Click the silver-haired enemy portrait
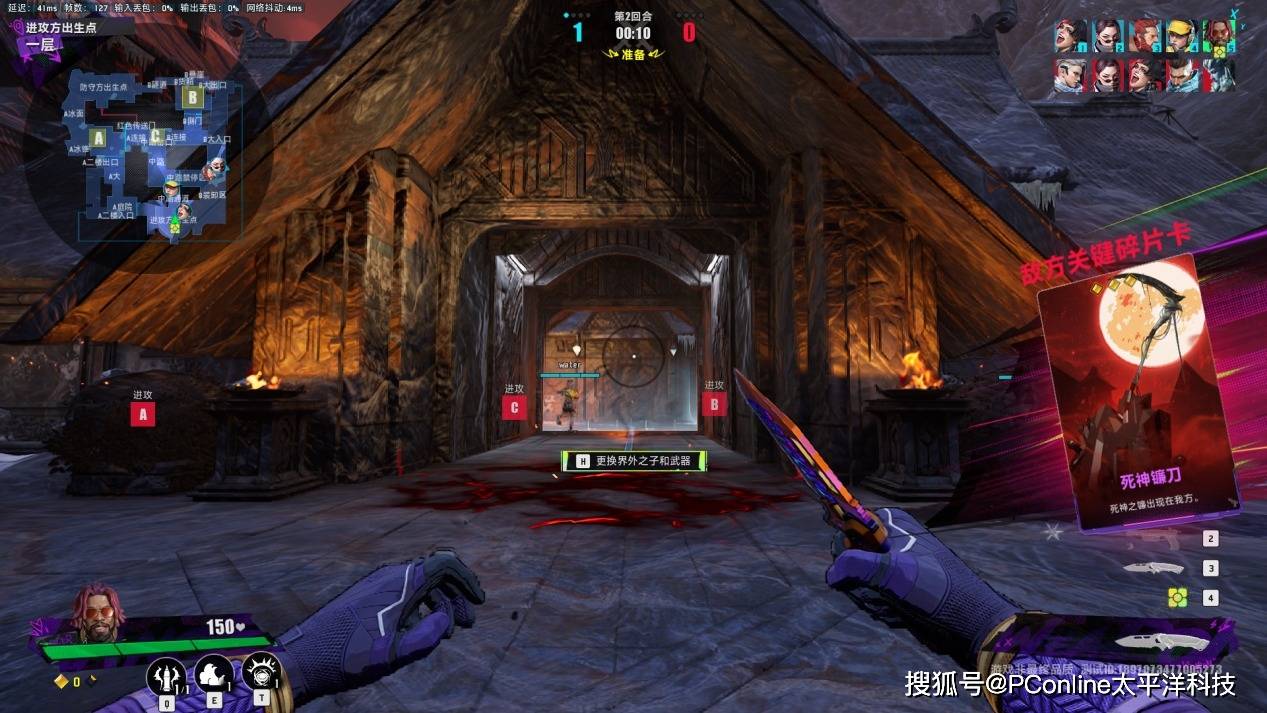The width and height of the screenshot is (1267, 713). [x=1069, y=75]
